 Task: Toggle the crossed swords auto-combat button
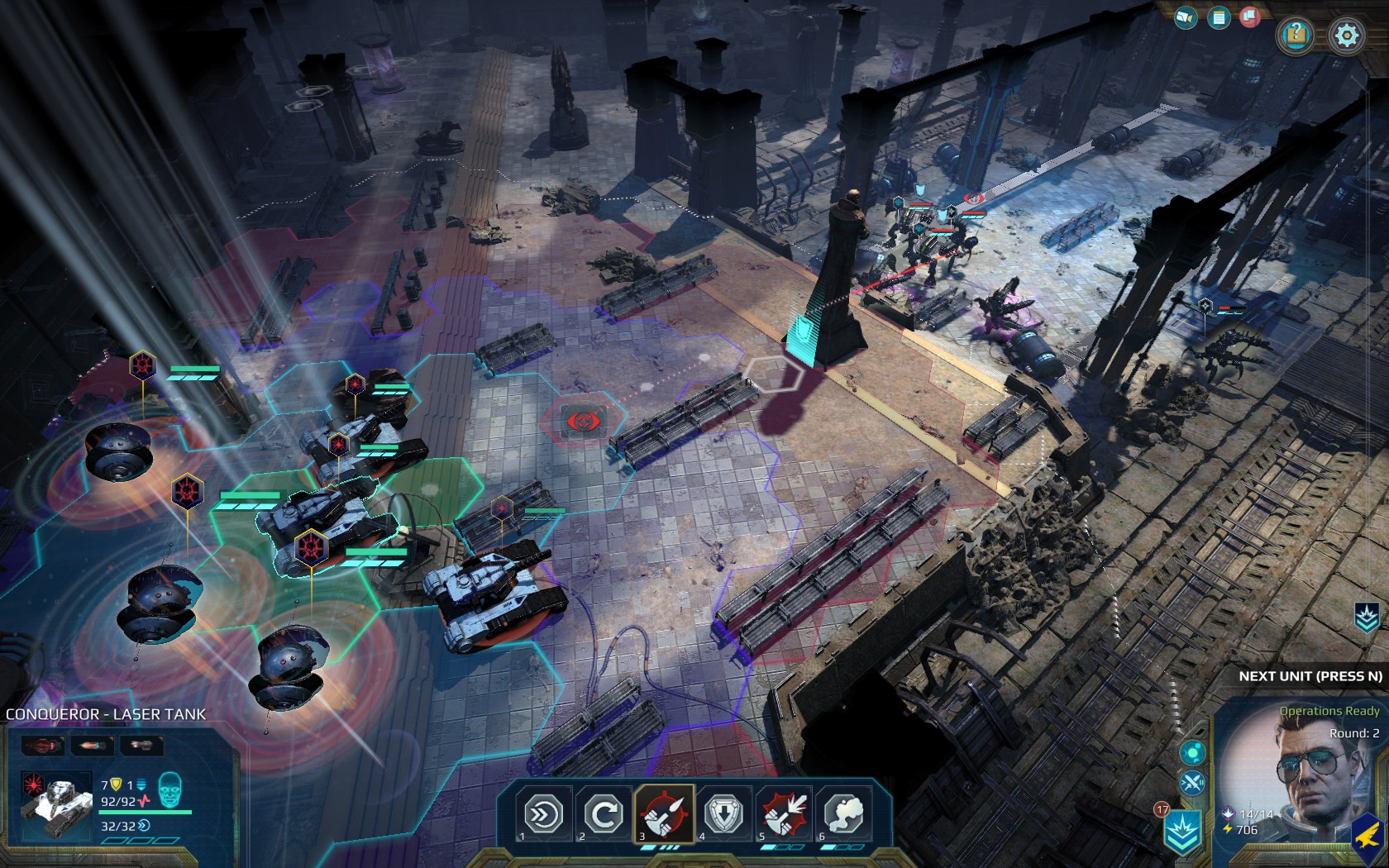pos(1192,782)
